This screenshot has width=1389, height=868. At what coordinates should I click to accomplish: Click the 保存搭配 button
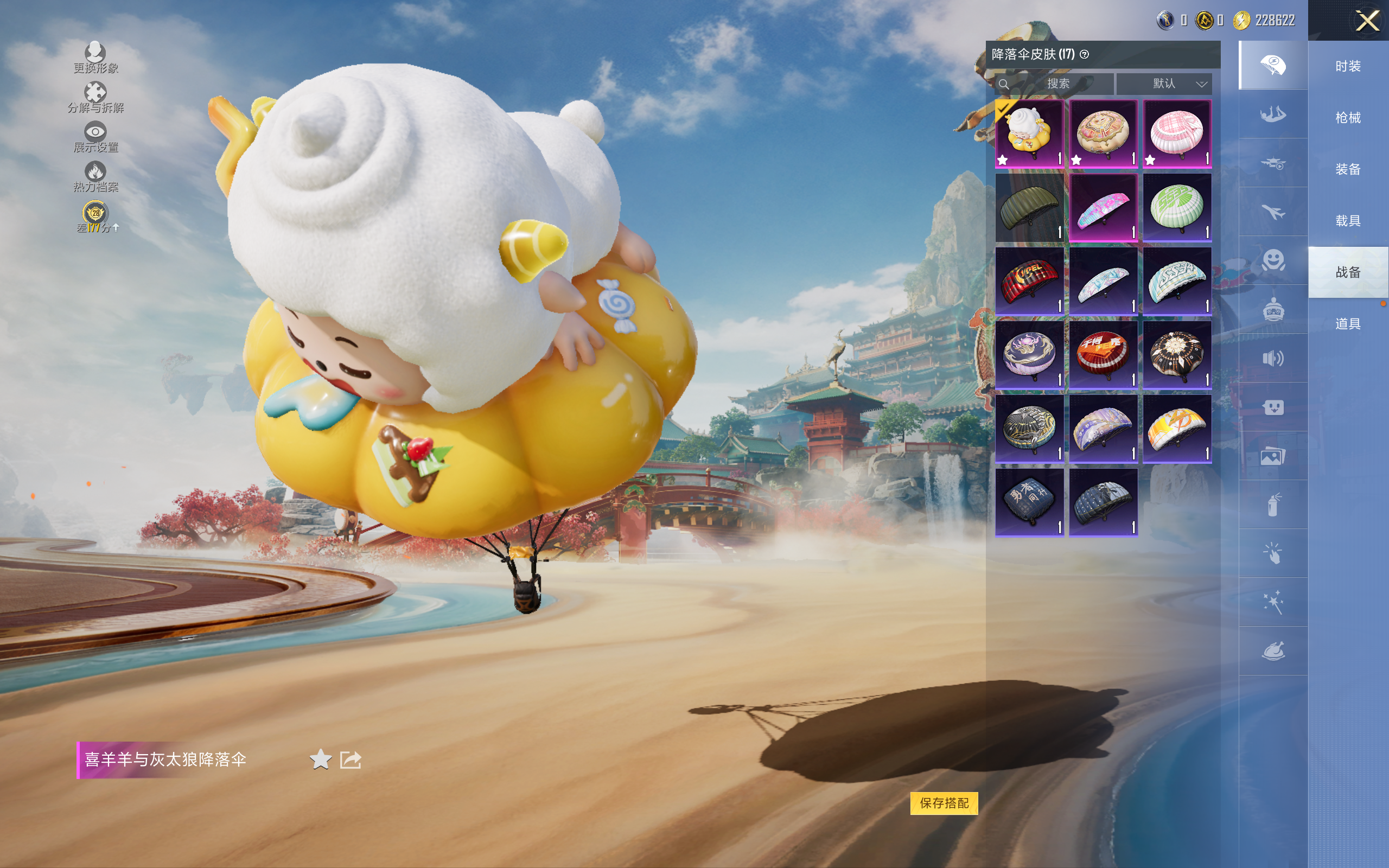coord(944,802)
